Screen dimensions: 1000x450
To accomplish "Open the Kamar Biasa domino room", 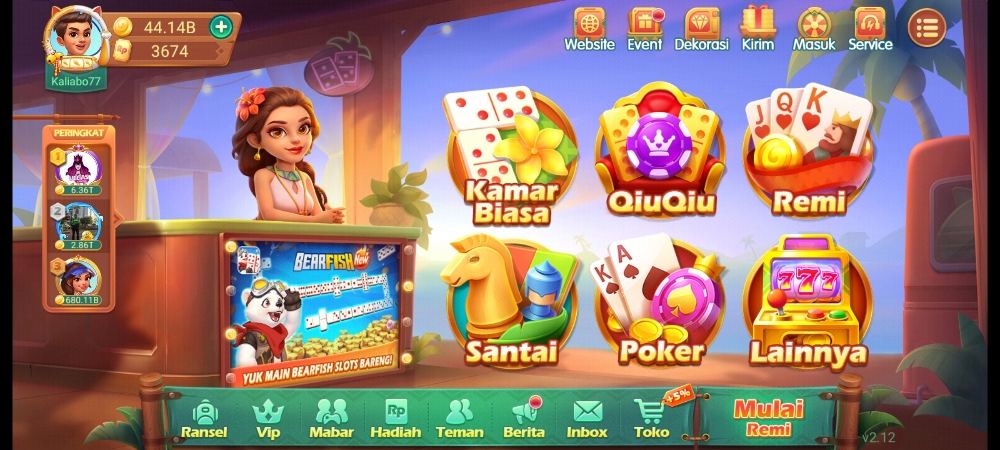I will (509, 156).
